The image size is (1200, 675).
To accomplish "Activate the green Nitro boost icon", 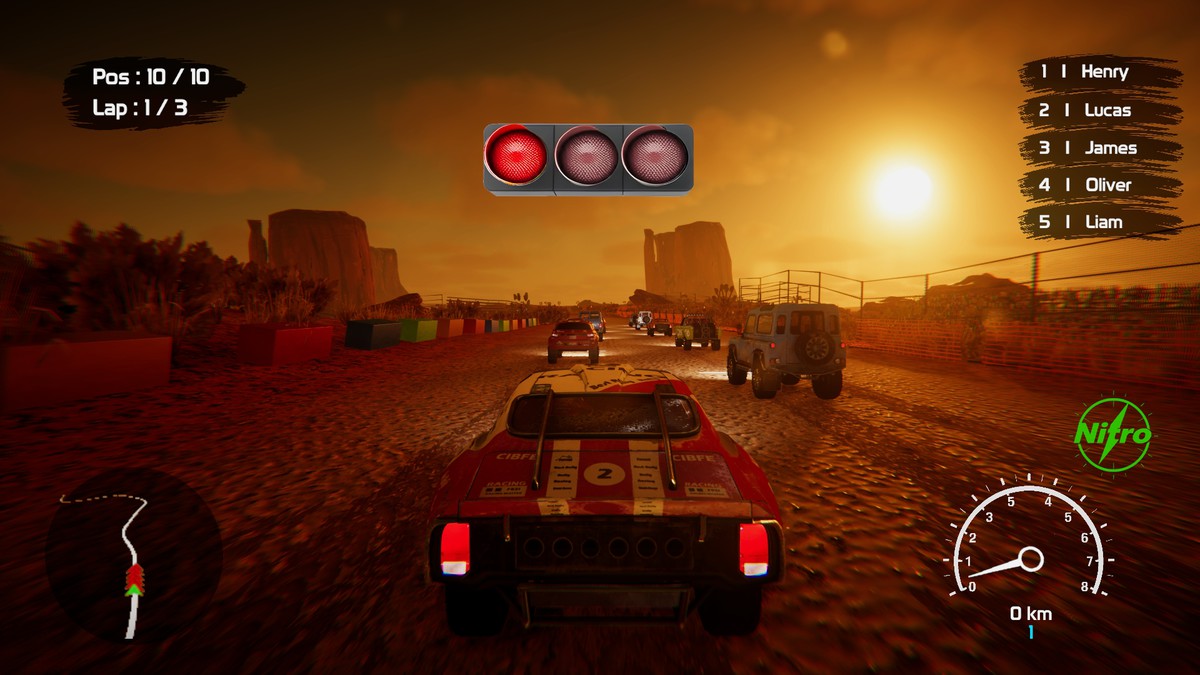I will pos(1113,435).
